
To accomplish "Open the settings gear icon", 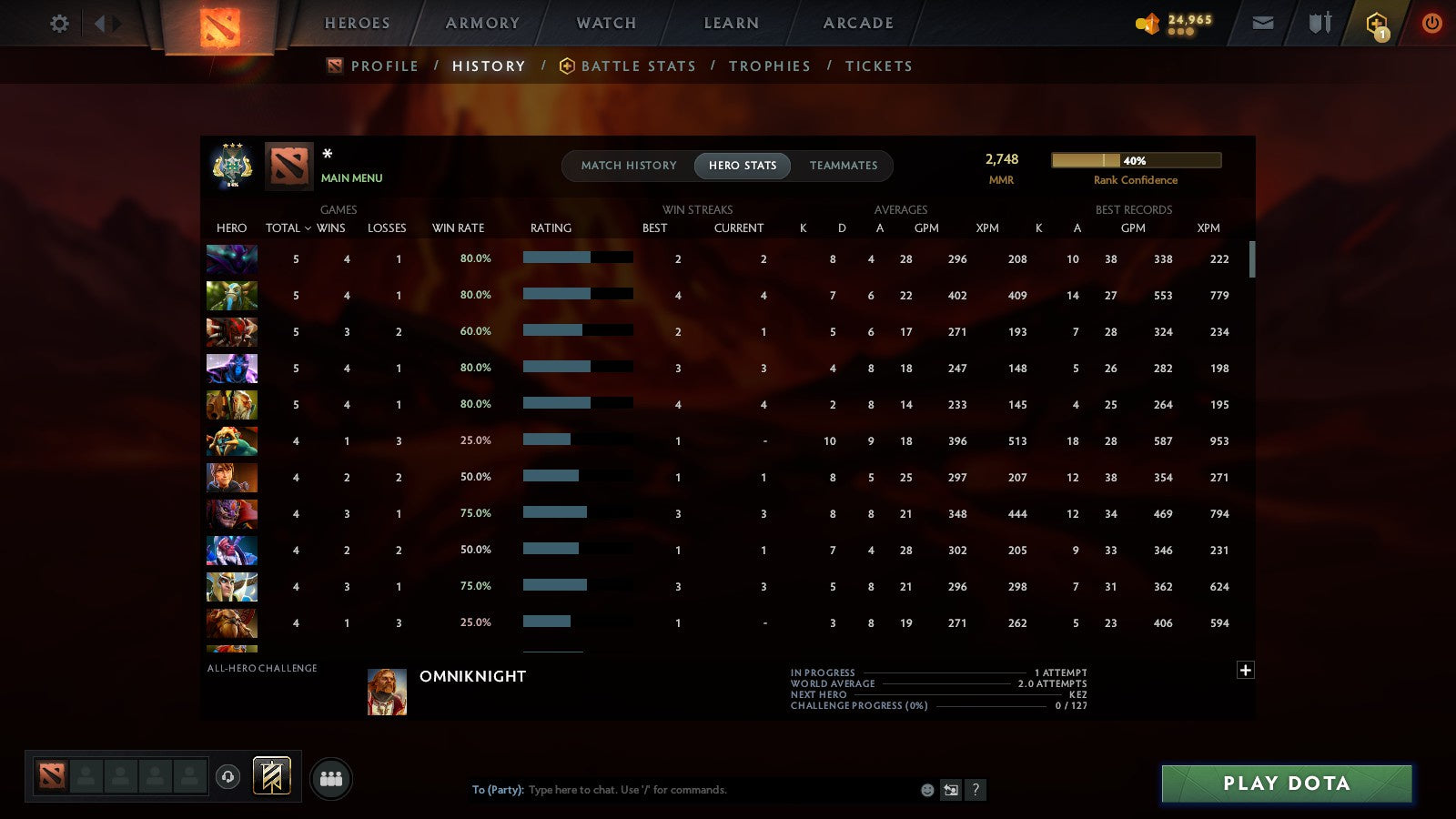I will click(x=59, y=24).
